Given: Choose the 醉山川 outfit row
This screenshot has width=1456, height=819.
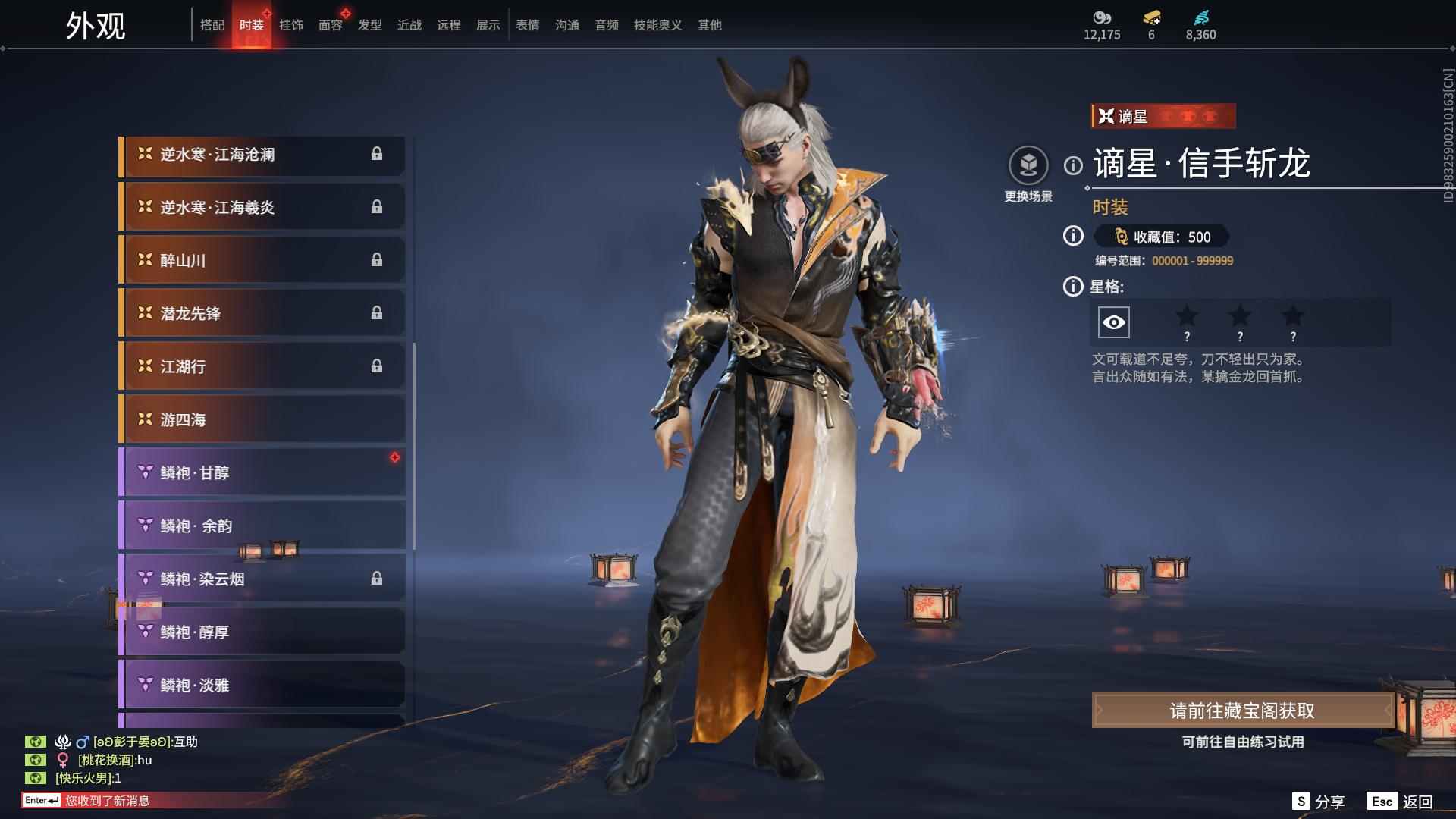Looking at the screenshot, I should pos(262,261).
